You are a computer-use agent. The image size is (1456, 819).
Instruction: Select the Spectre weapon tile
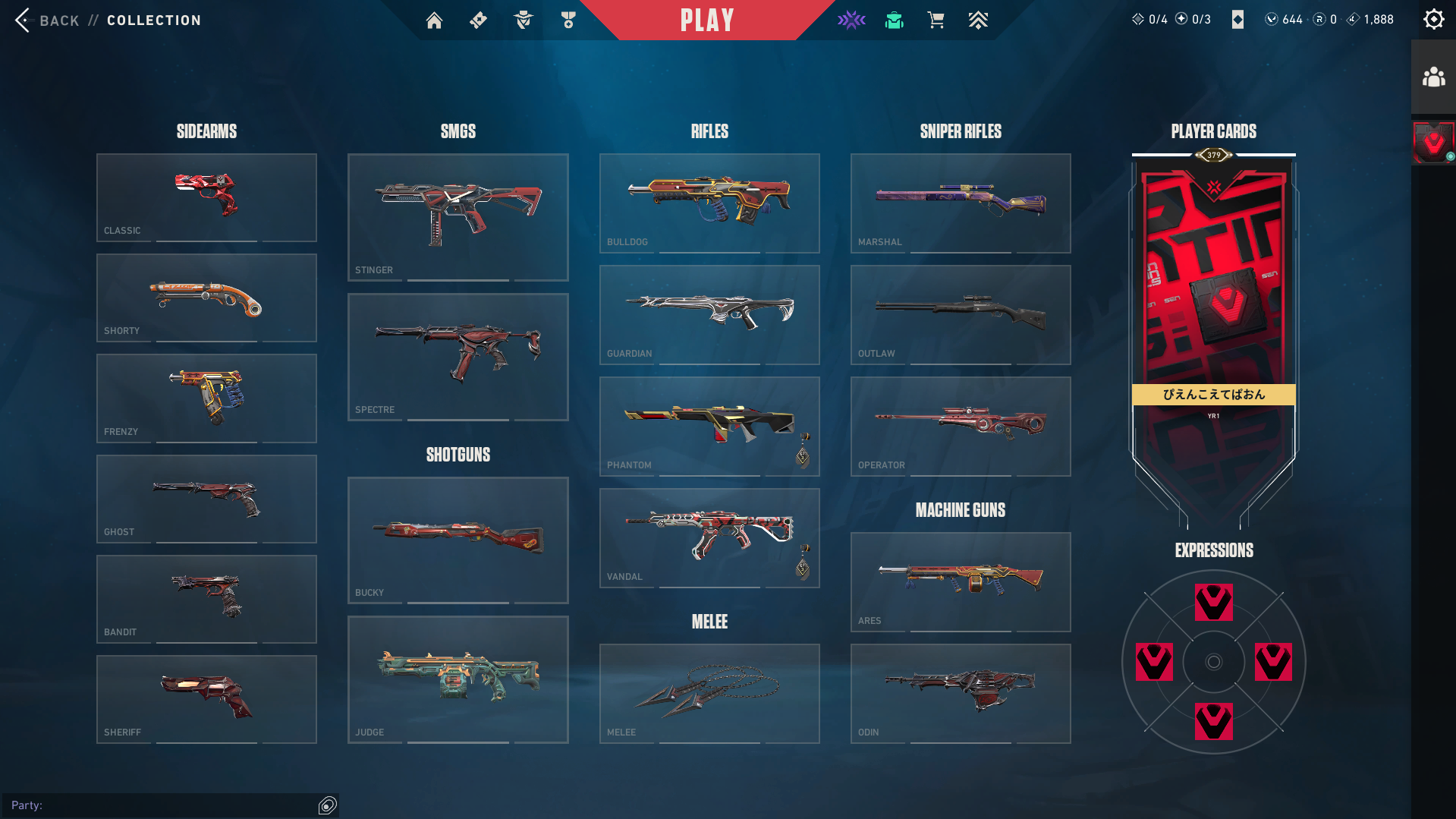458,357
